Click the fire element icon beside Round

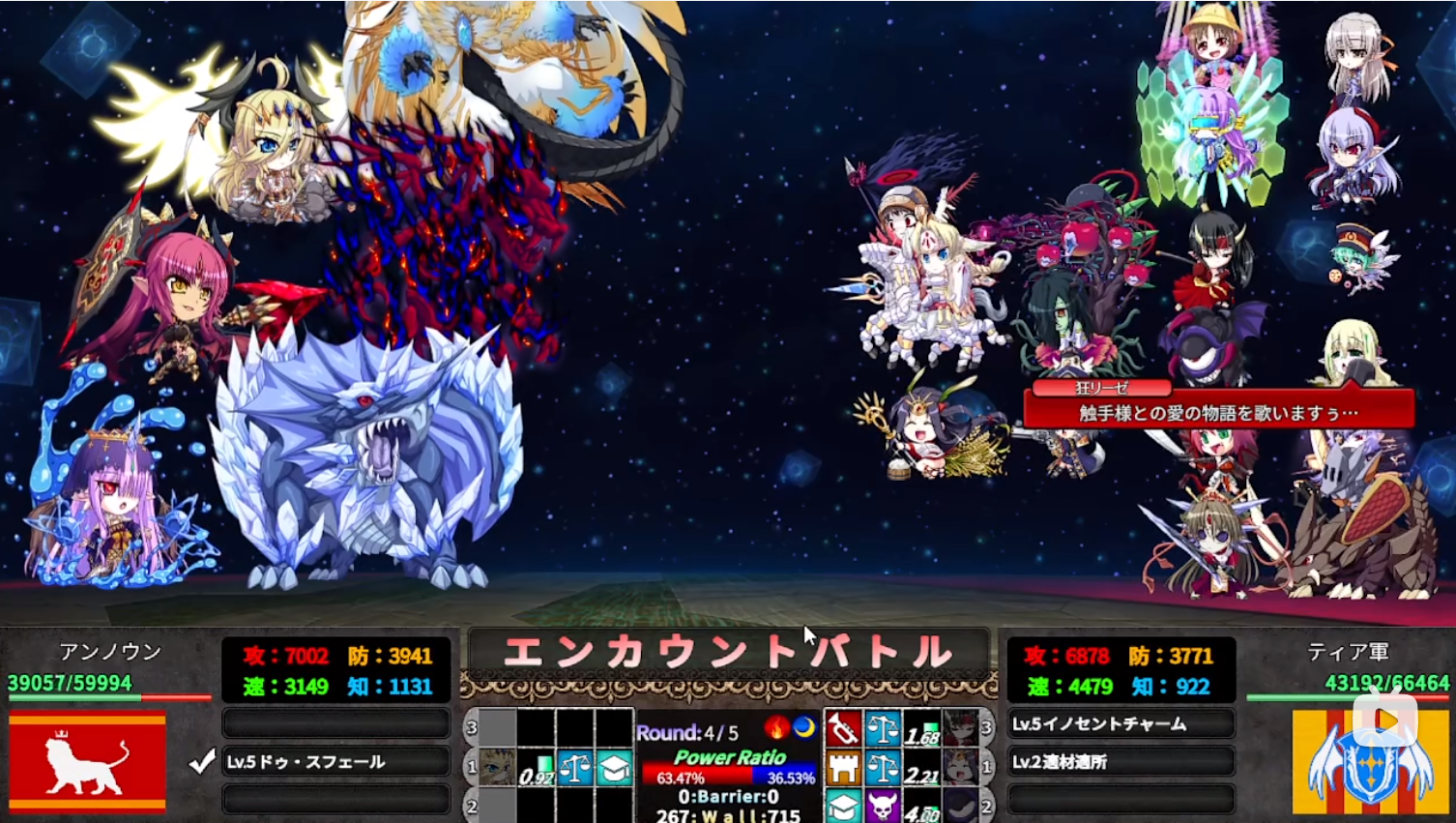(x=776, y=727)
